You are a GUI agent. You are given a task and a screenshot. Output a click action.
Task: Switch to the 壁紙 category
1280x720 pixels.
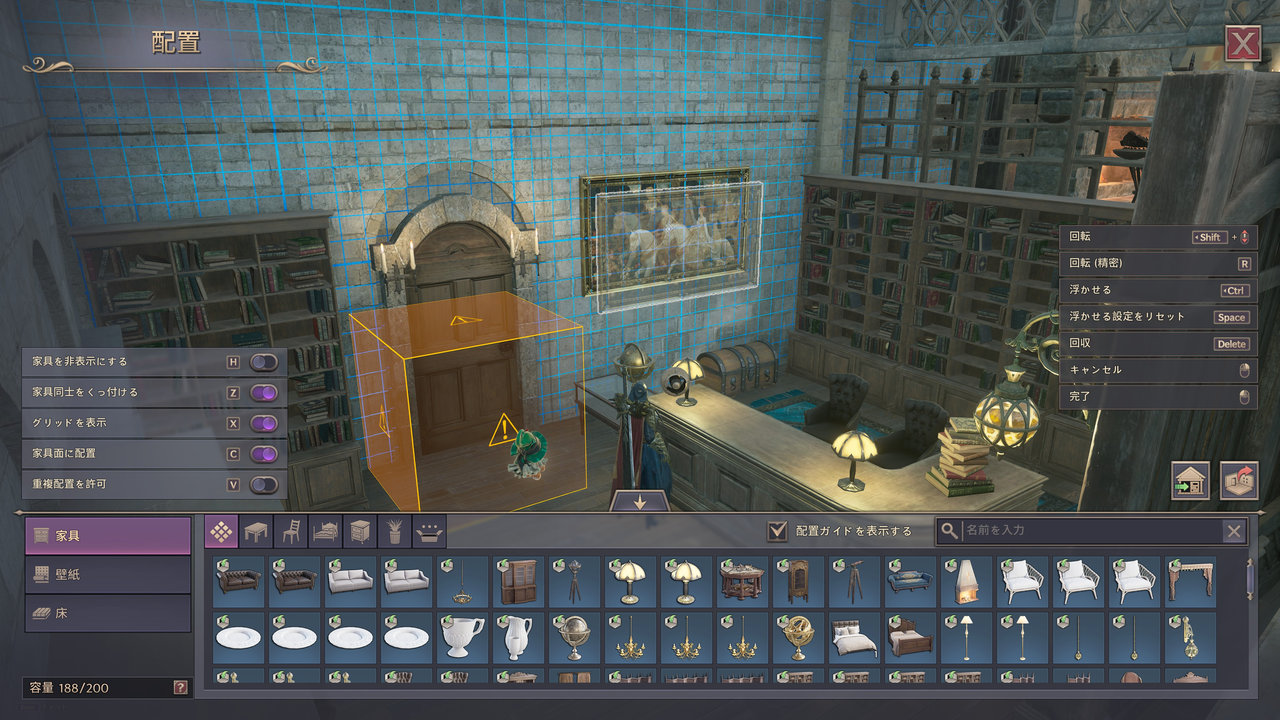point(108,575)
